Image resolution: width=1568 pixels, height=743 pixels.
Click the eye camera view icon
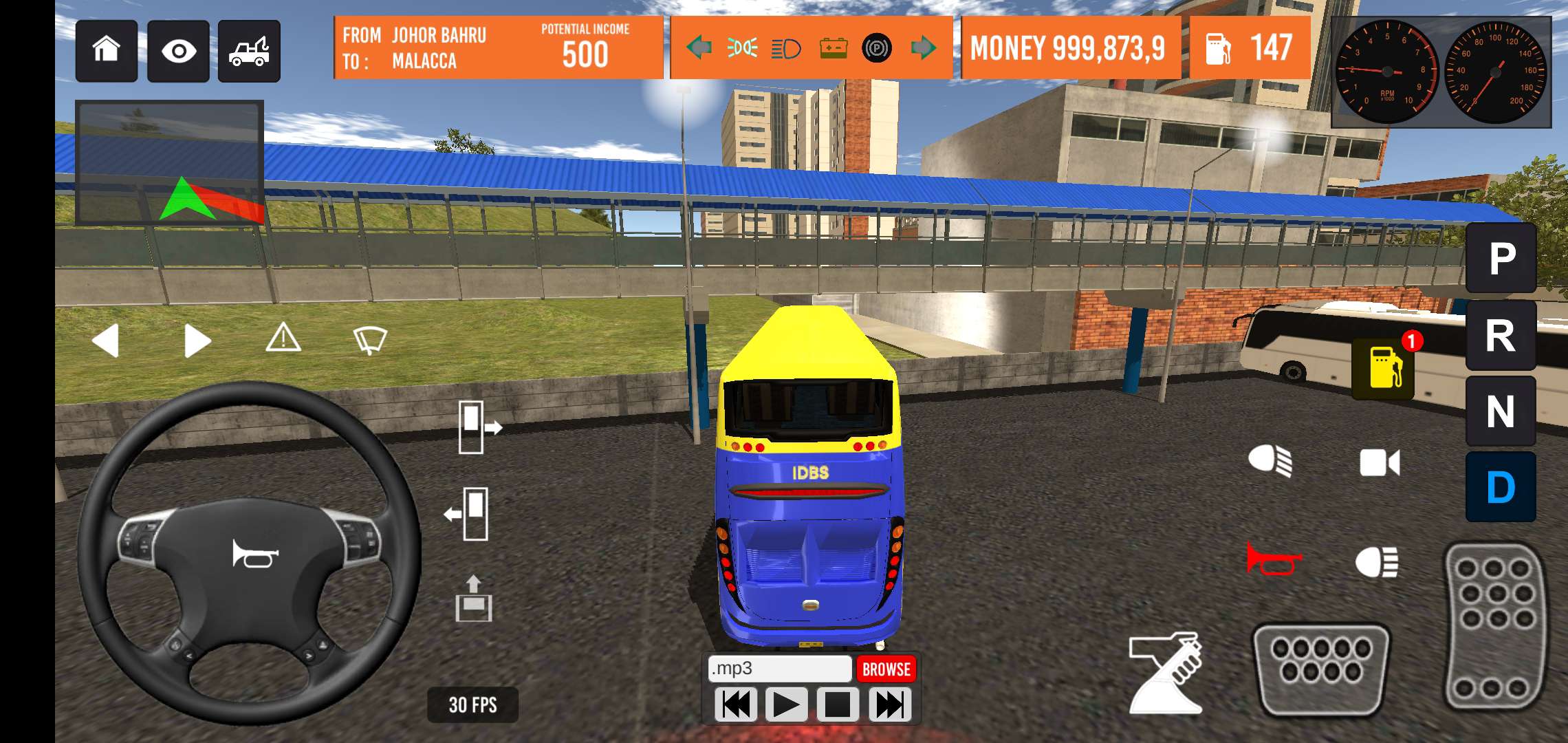(x=179, y=51)
